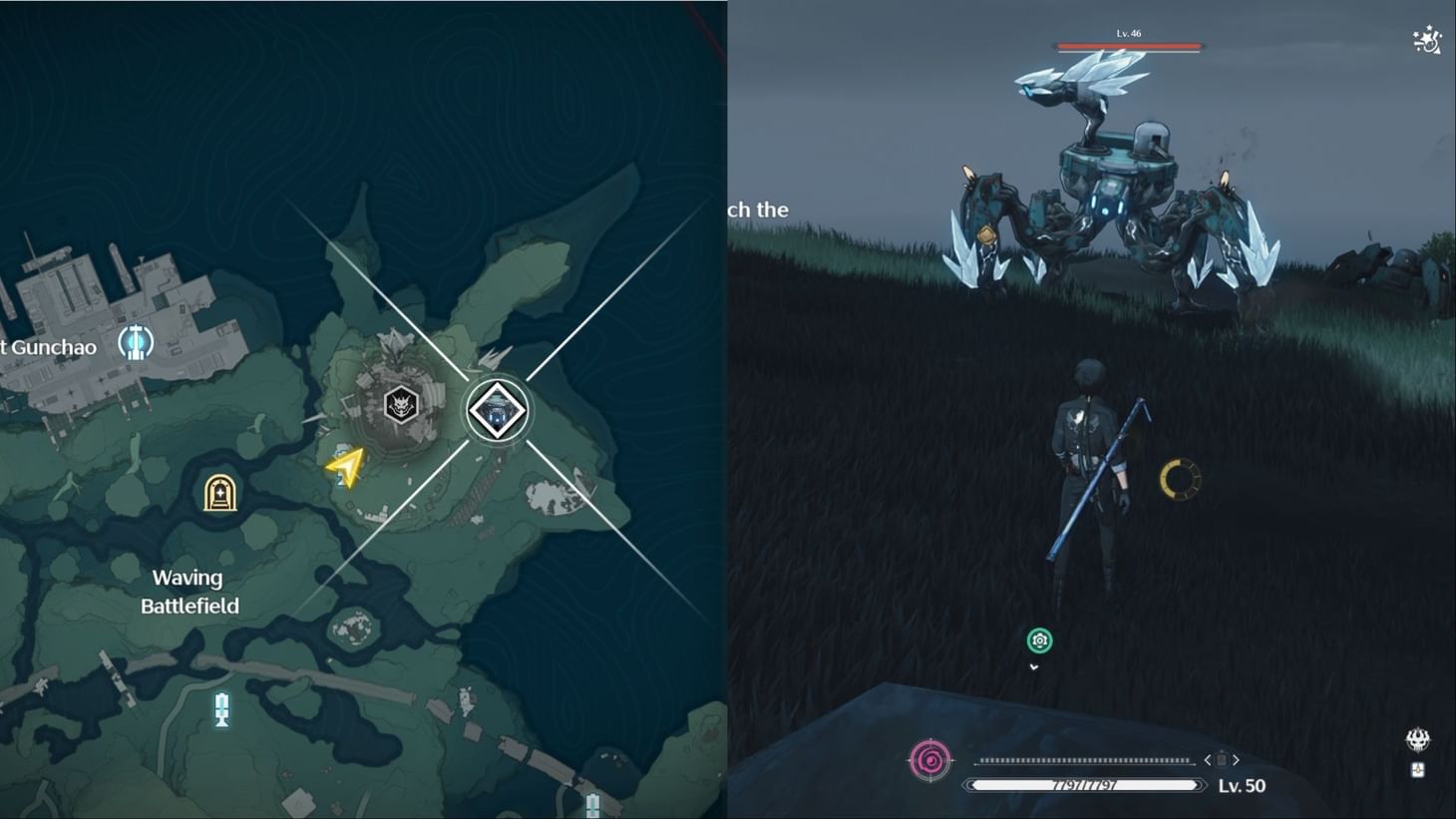Select the yellow gate icon near Waving Battlefield
The height and width of the screenshot is (819, 1456).
pos(220,492)
